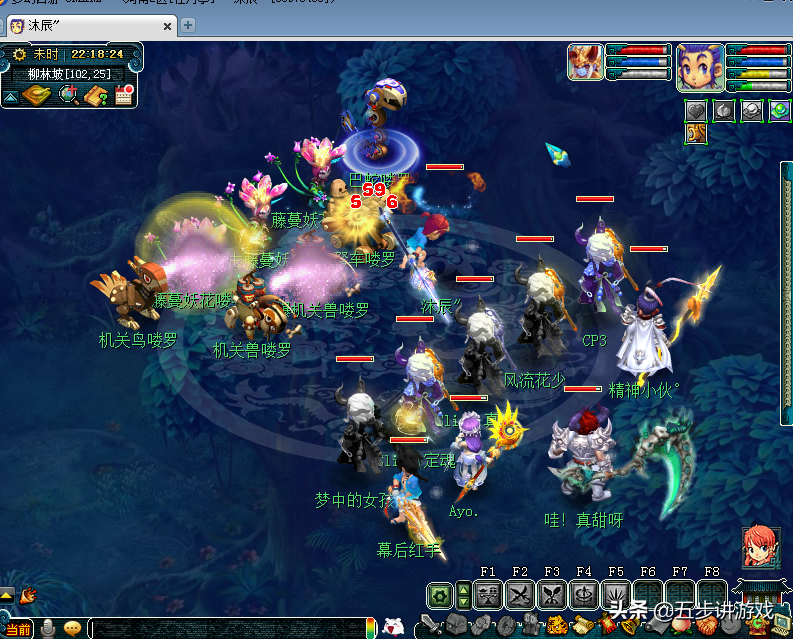Screen dimensions: 793x639
Task: Collapse the top-left info panel arrow
Action: 10,97
